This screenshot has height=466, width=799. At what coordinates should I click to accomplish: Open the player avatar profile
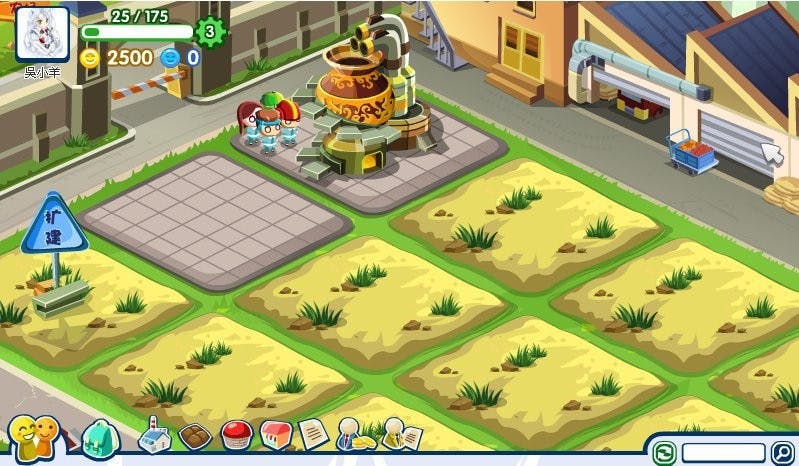(x=42, y=35)
